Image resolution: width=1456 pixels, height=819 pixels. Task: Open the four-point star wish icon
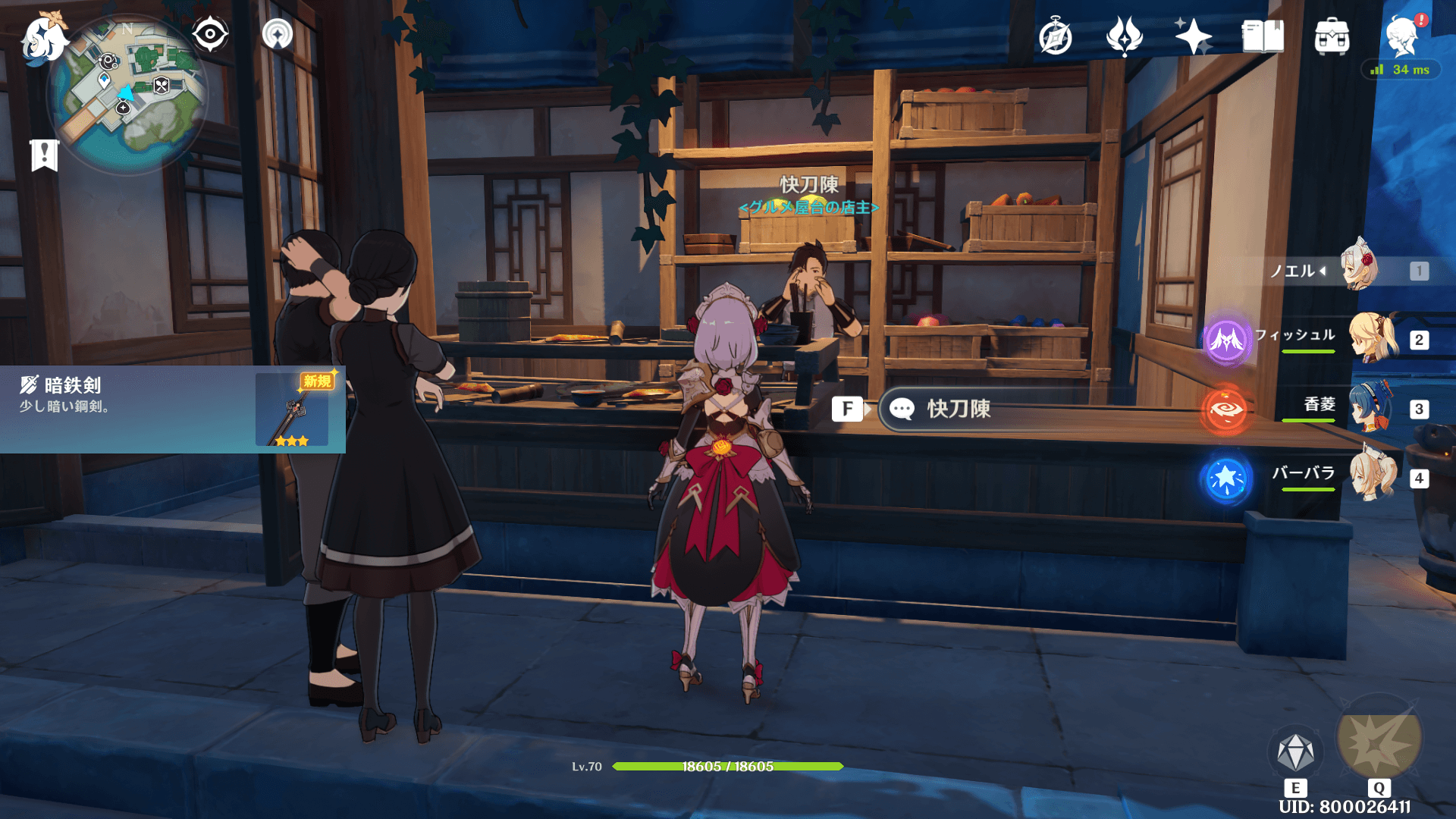[1193, 36]
